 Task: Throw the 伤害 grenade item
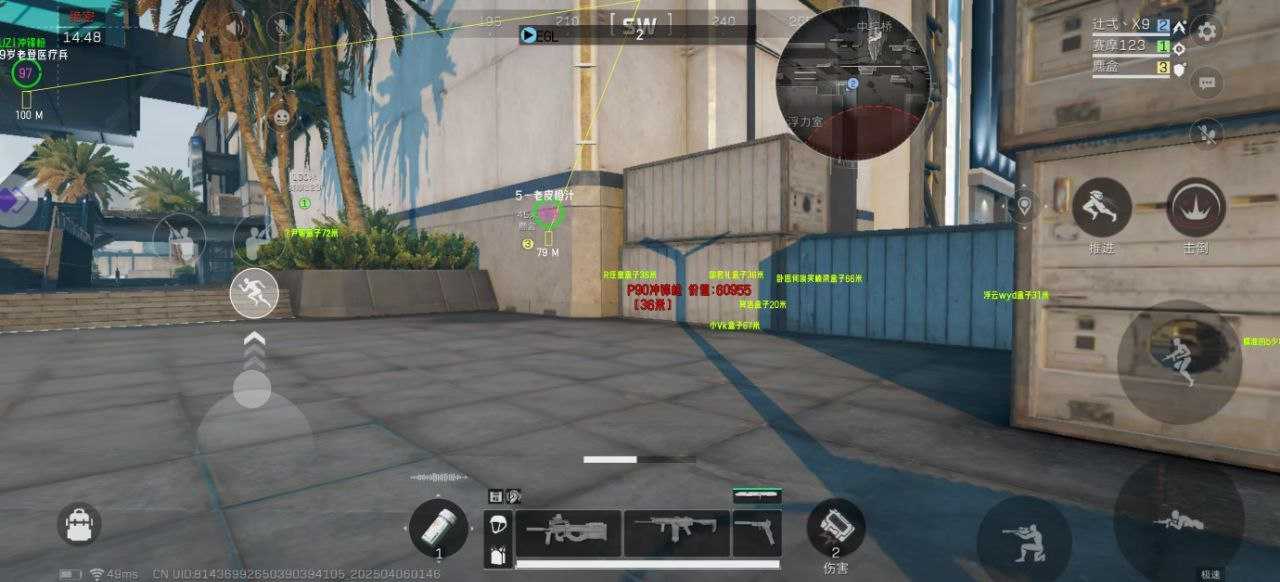pyautogui.click(x=836, y=527)
